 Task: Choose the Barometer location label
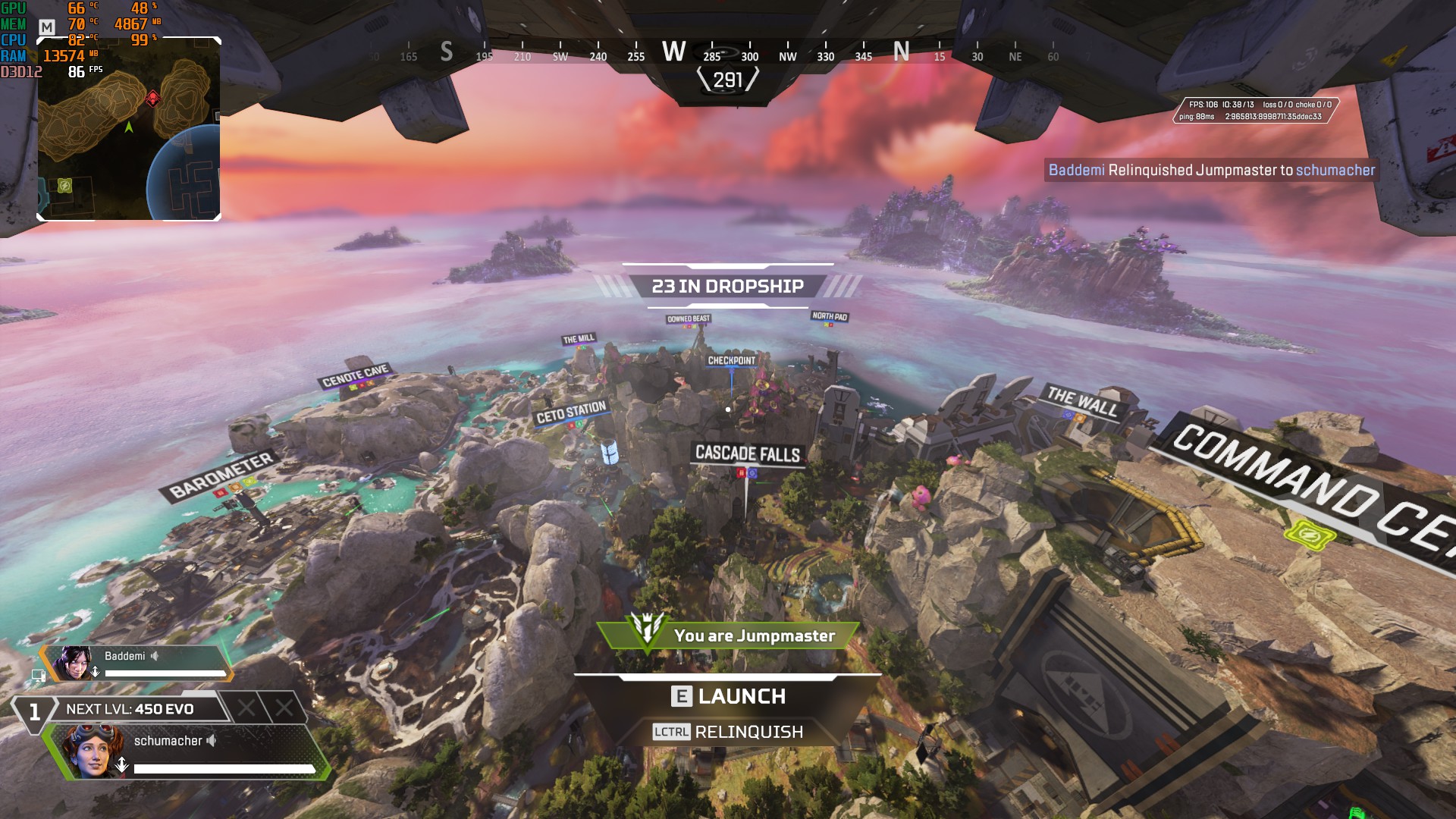click(221, 475)
